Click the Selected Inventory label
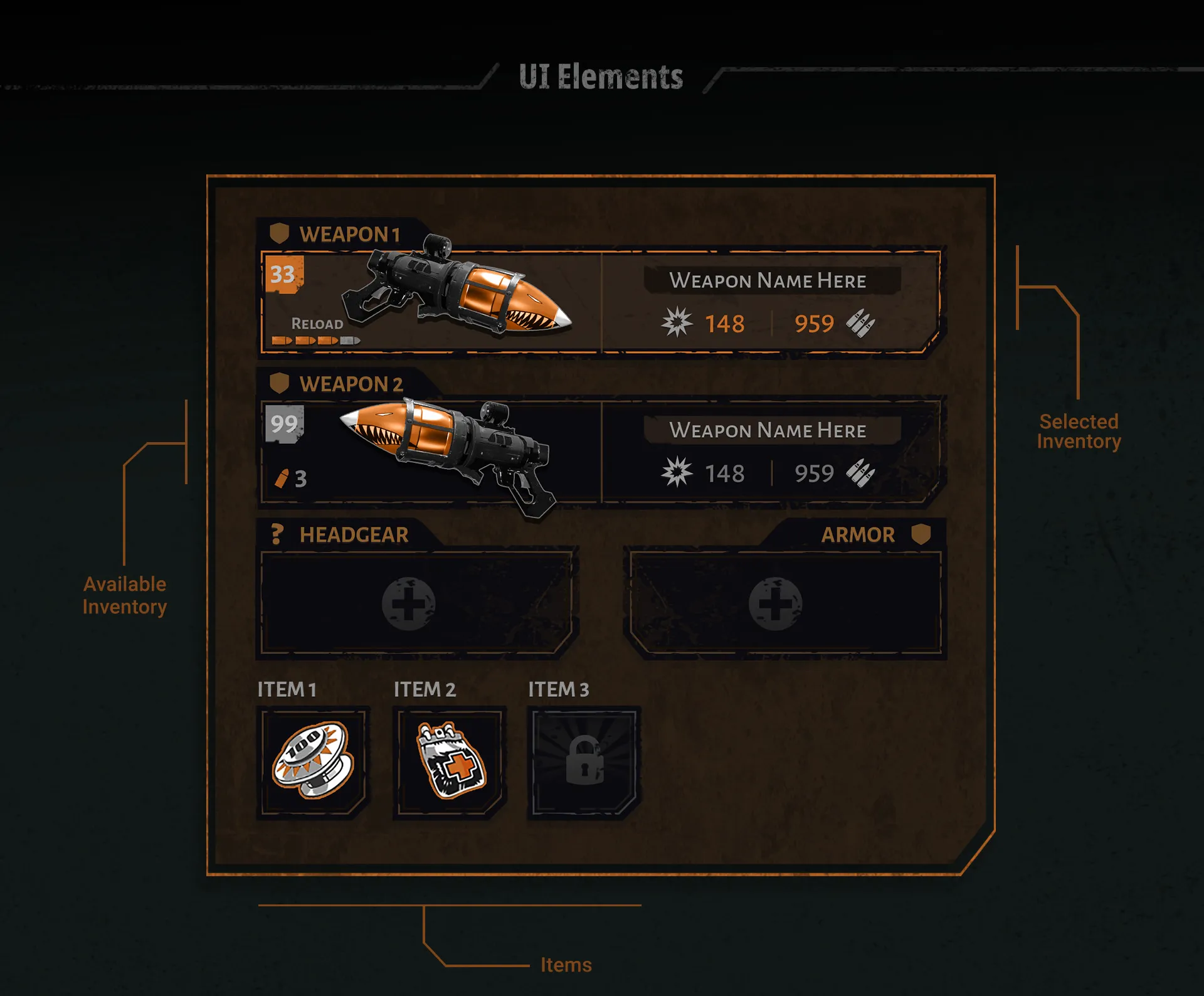Screen dimensions: 1204x996 (1079, 431)
